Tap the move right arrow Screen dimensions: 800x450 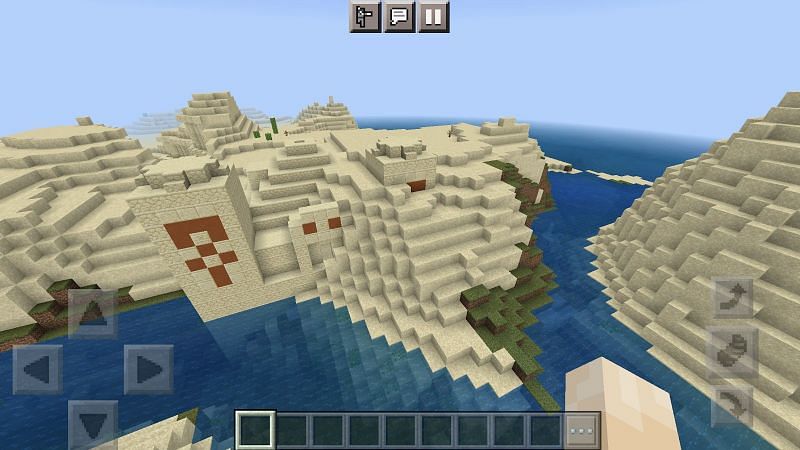[147, 368]
